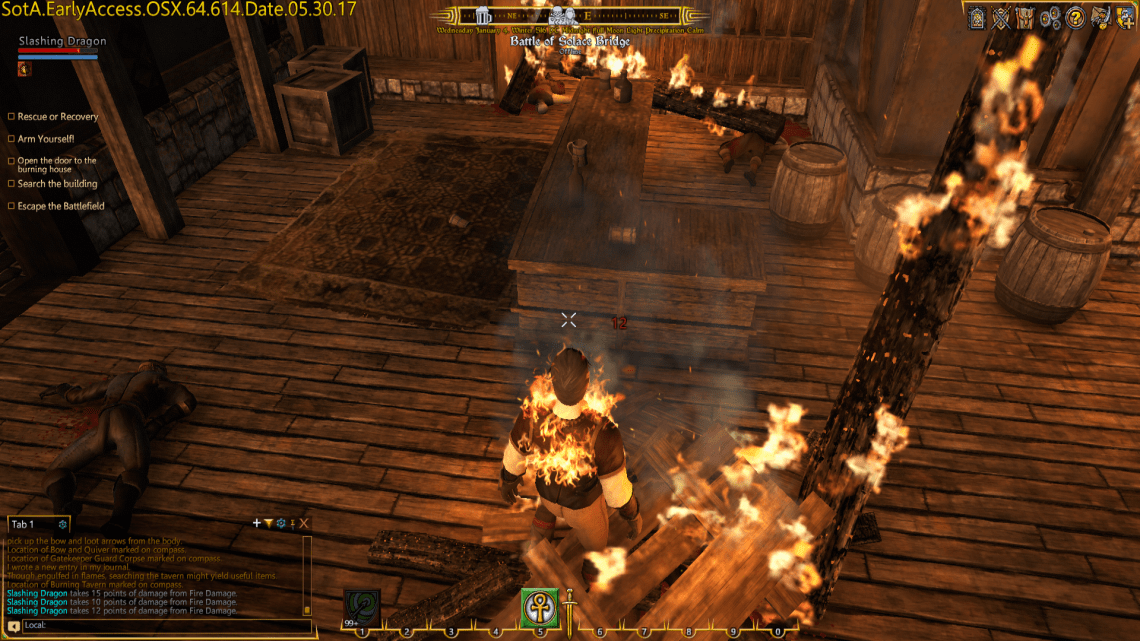Add a new chat tab with plus
This screenshot has height=641, width=1140.
click(x=257, y=523)
